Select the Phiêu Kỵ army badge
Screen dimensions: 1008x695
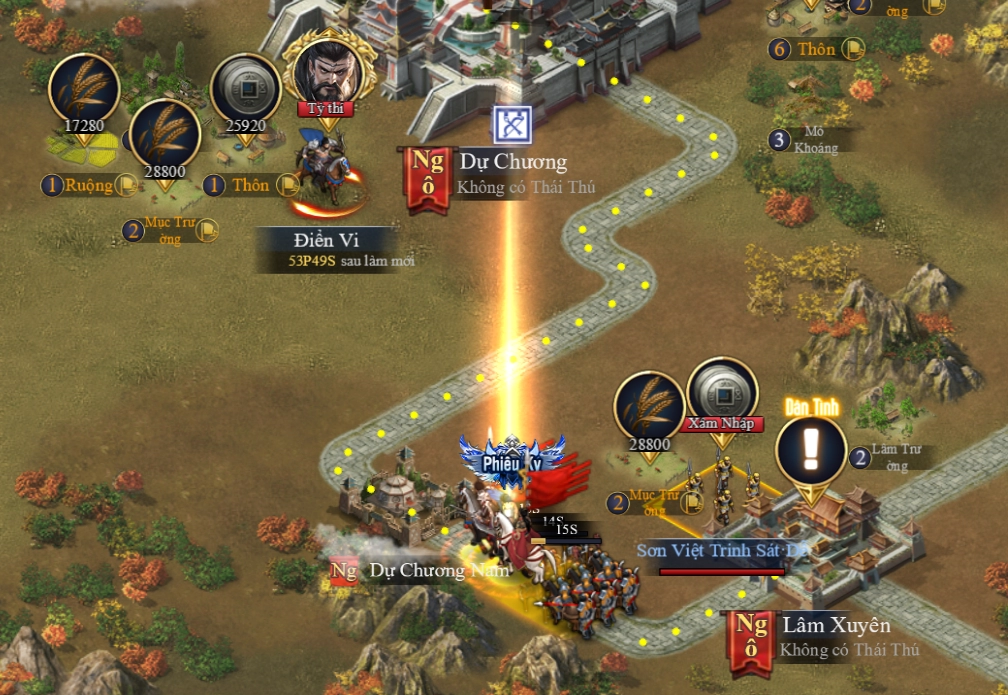coord(512,460)
